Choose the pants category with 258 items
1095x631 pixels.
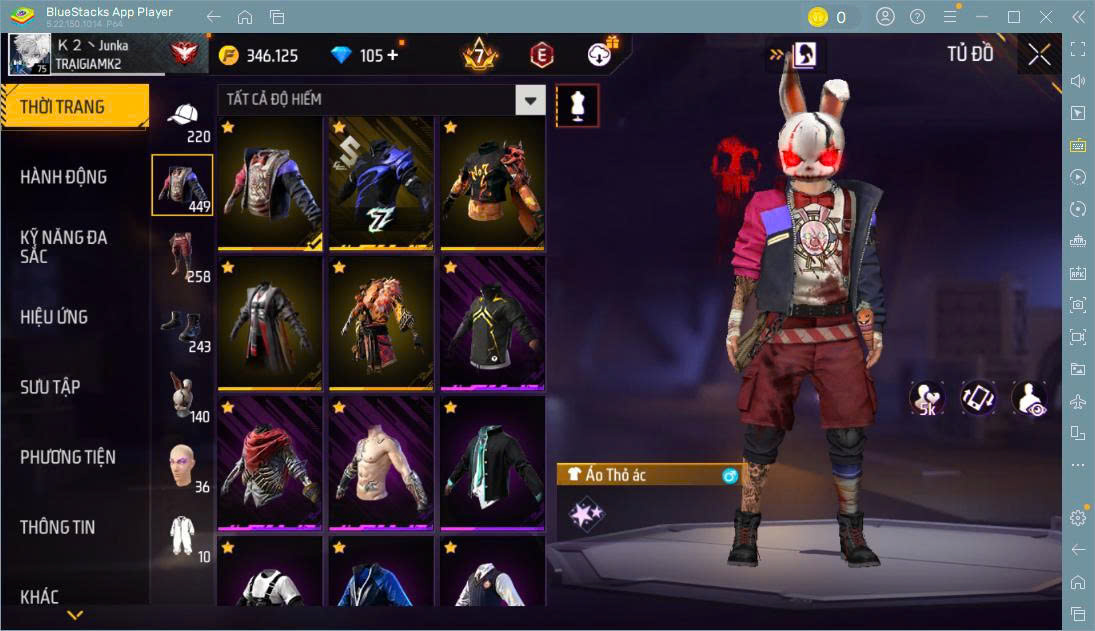tap(182, 256)
